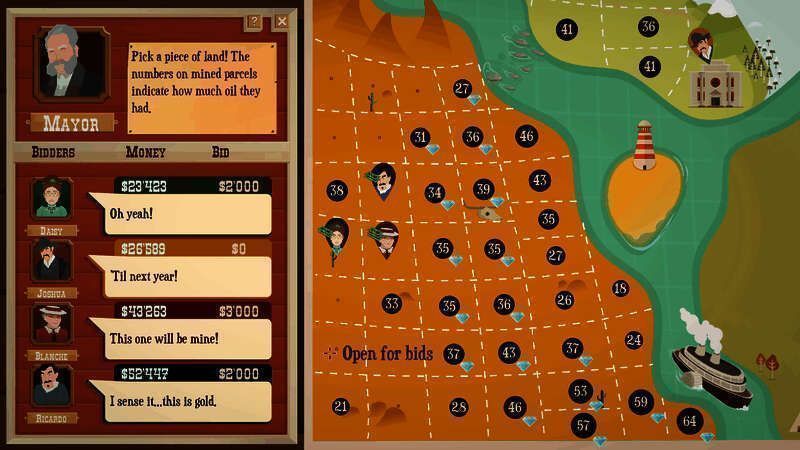Pick the parcel marked 53
The height and width of the screenshot is (450, 800).
click(x=580, y=391)
